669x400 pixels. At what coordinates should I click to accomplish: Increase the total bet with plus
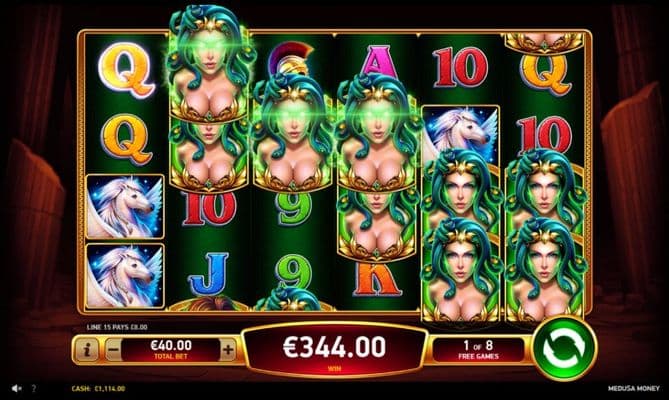(x=228, y=350)
